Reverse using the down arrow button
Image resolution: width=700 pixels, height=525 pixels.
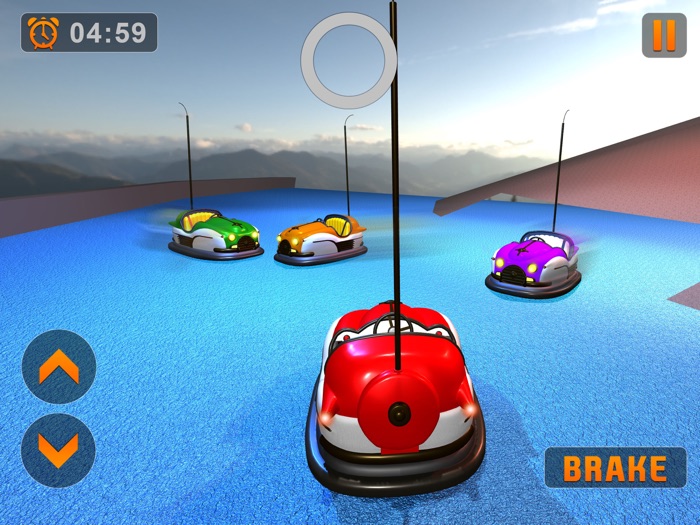[x=58, y=451]
